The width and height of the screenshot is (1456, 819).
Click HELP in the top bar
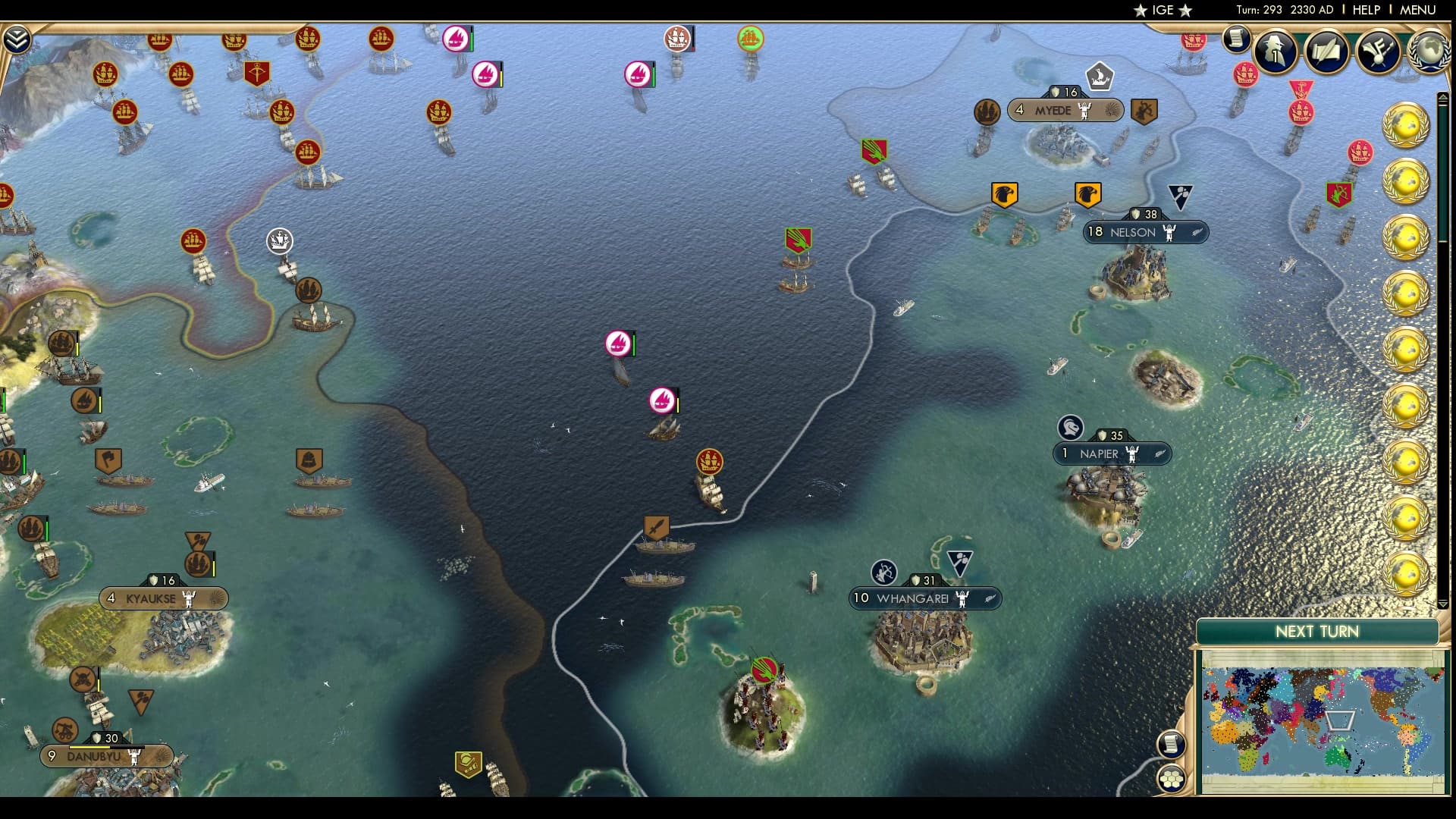coord(1365,10)
